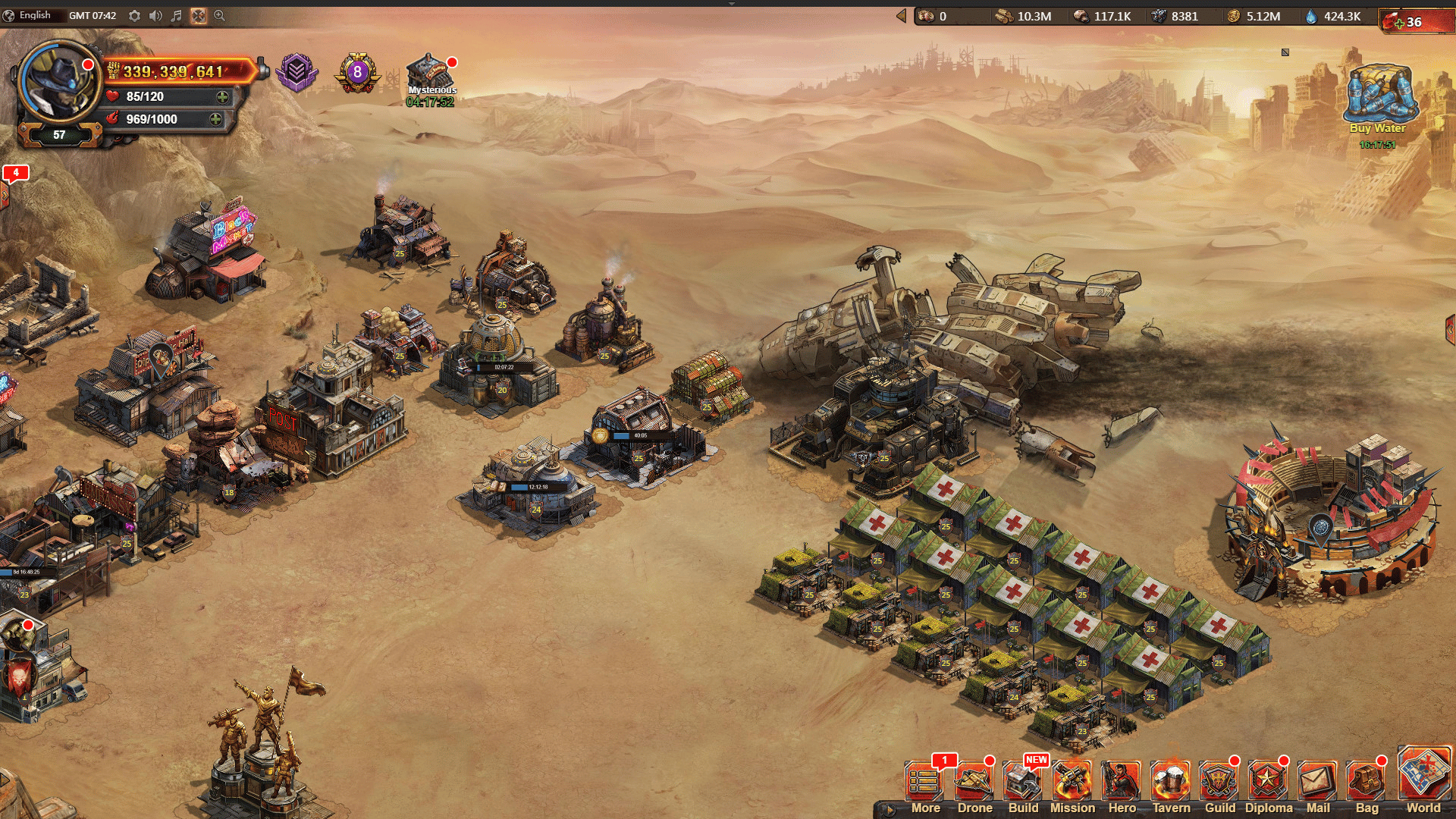The image size is (1456, 819).
Task: Open the Diploma menu
Action: tap(1268, 786)
